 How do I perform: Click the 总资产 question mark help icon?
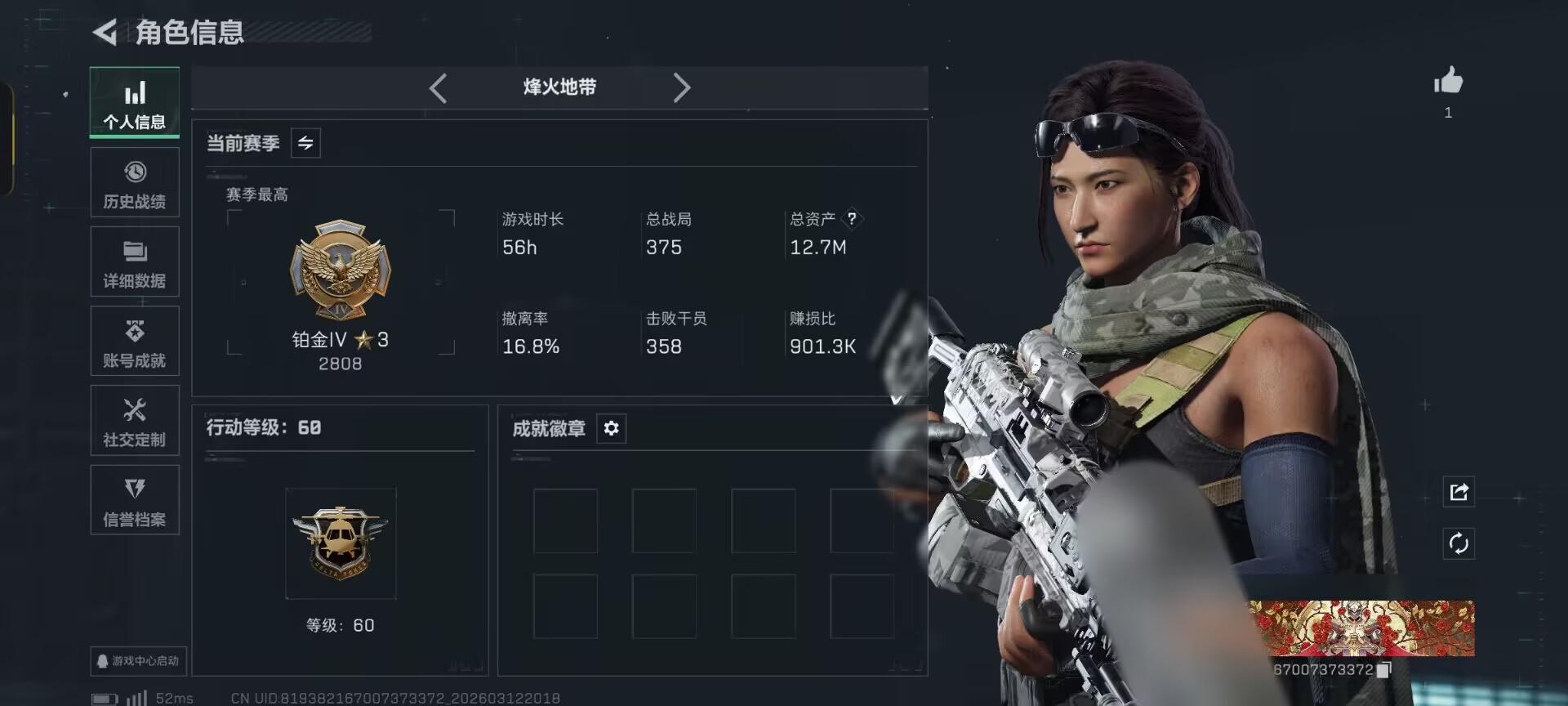tap(852, 218)
